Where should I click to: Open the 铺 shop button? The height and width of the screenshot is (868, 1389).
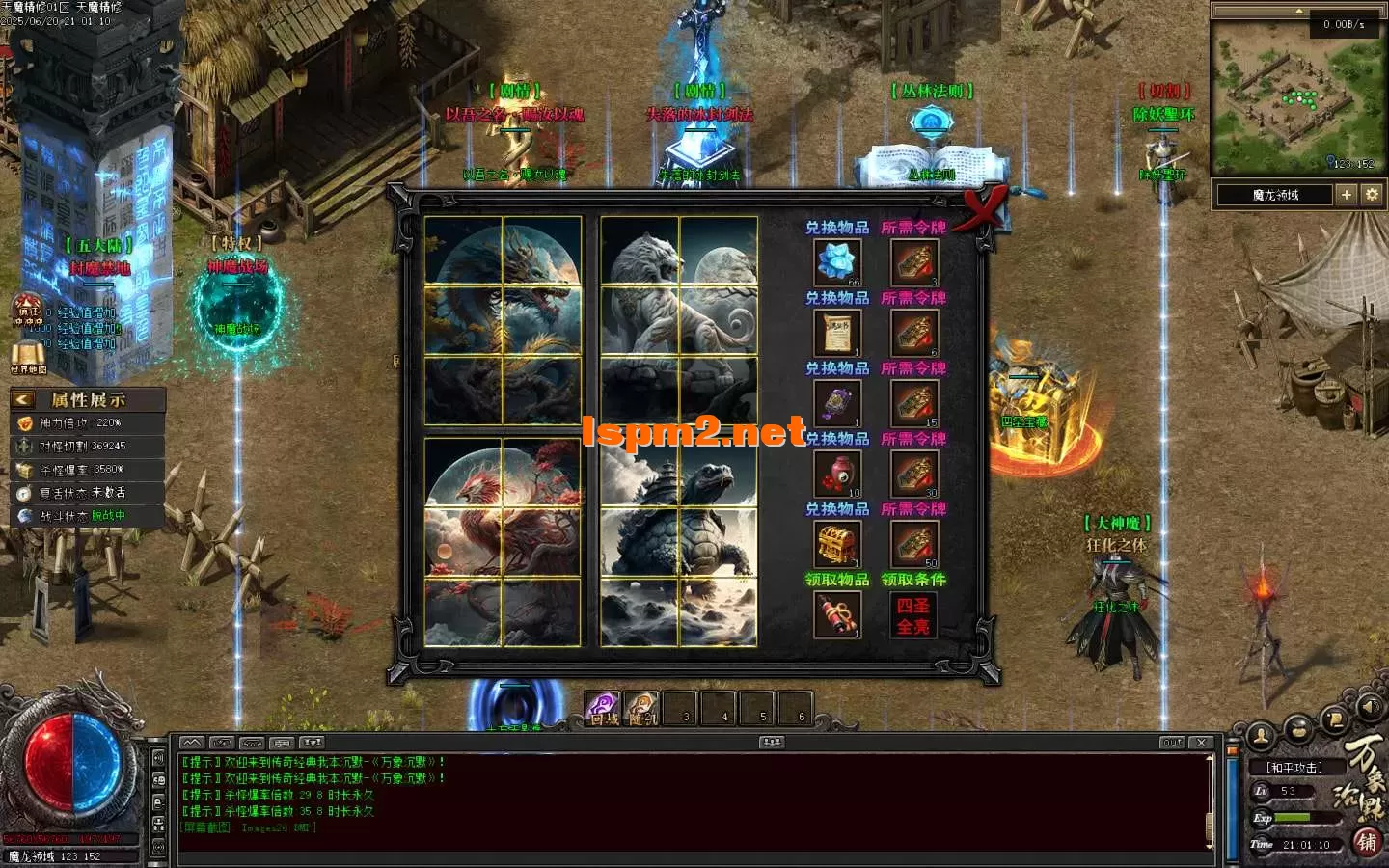1366,842
